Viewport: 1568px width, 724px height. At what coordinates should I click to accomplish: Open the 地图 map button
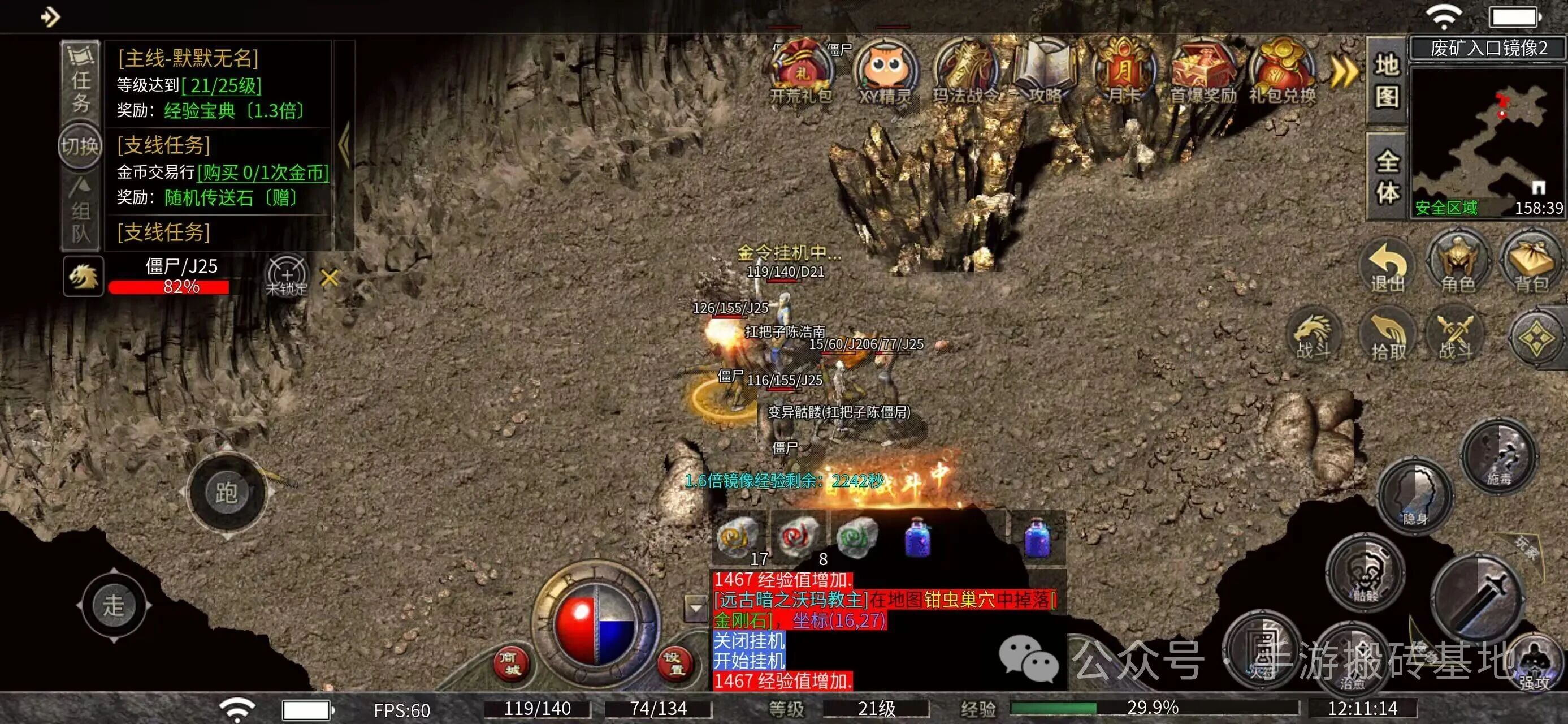[1387, 80]
